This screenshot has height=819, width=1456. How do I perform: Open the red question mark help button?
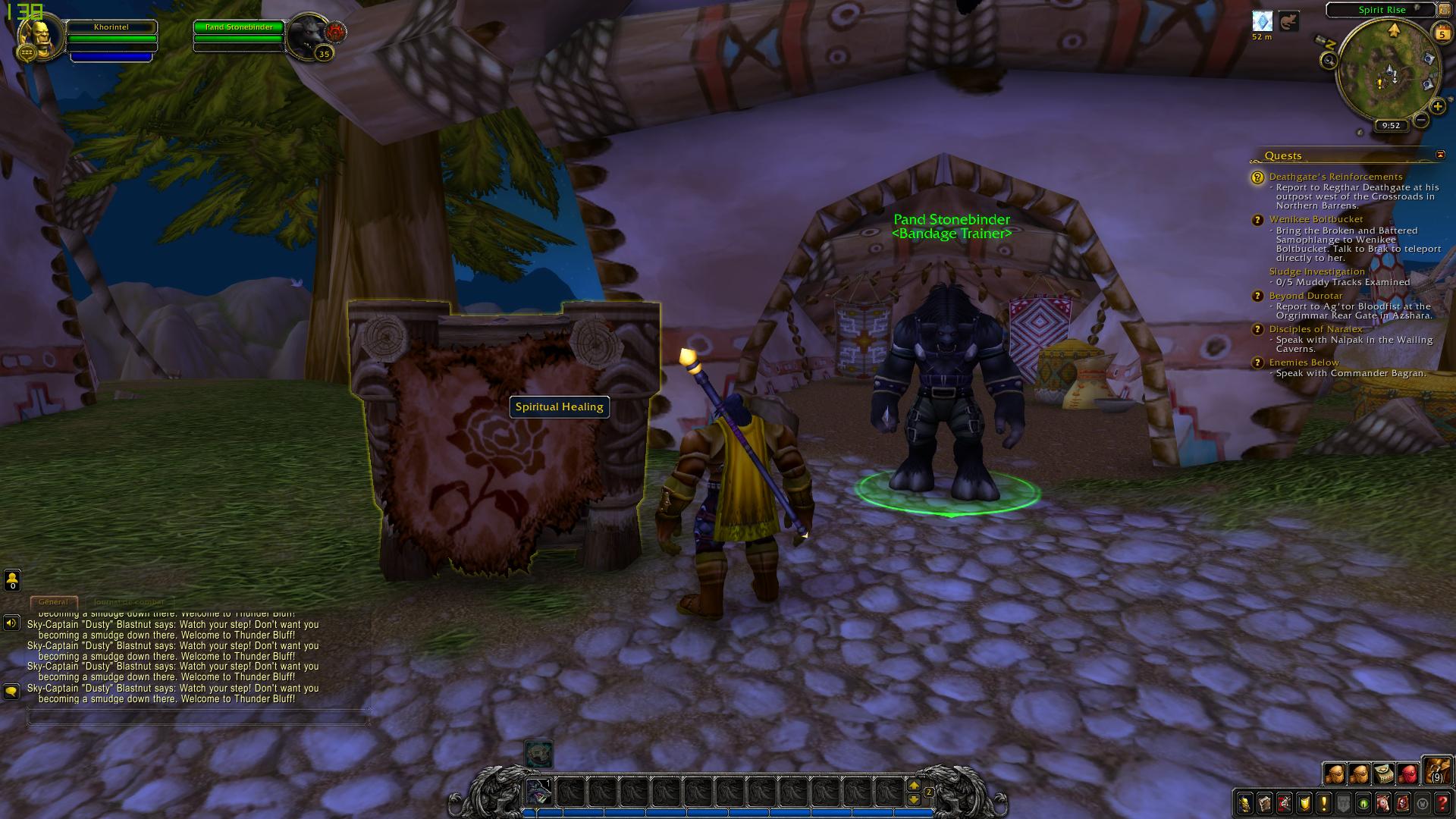coord(1442,803)
